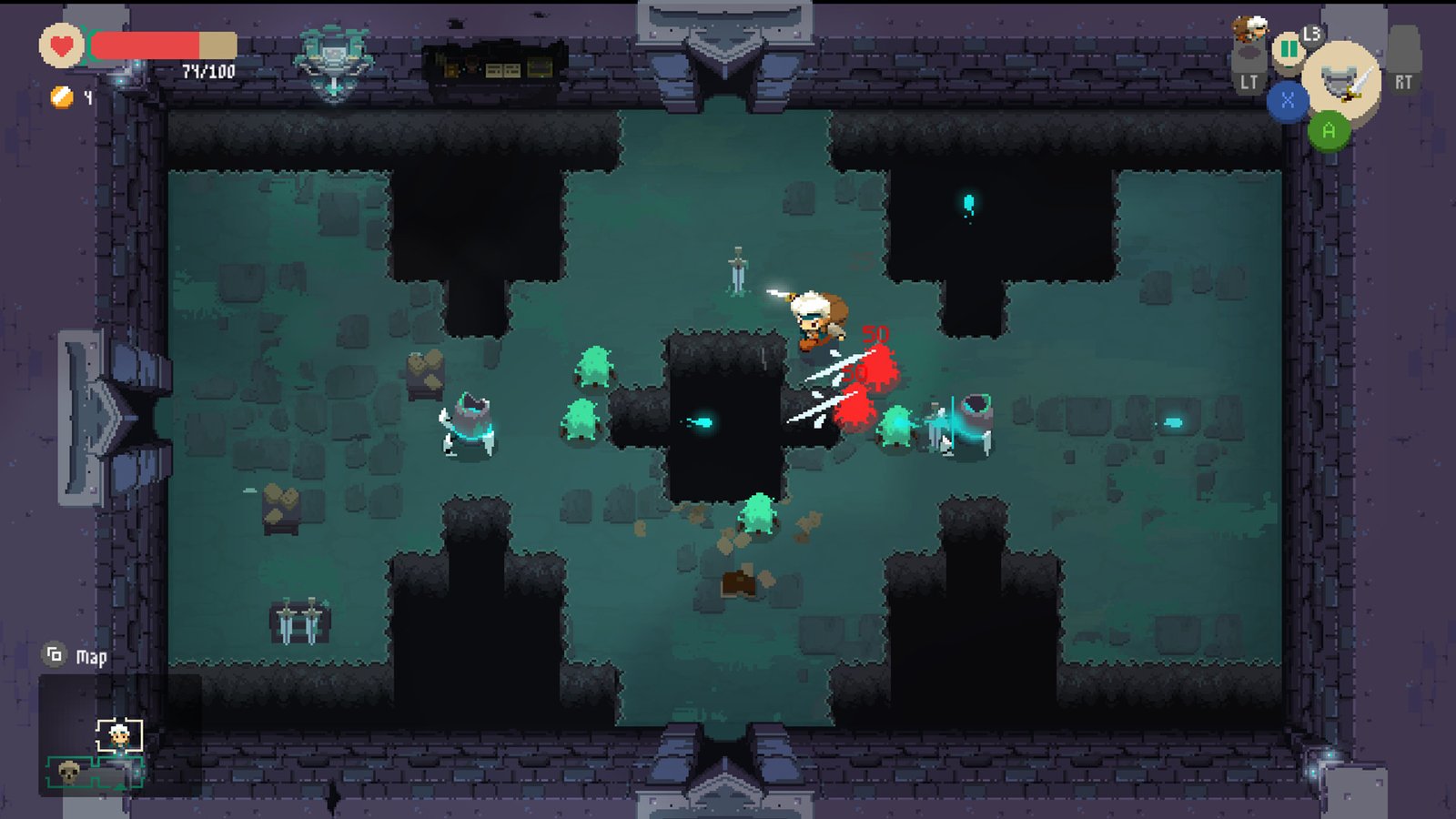This screenshot has width=1456, height=819.
Task: Click the red health bar
Action: [146, 45]
